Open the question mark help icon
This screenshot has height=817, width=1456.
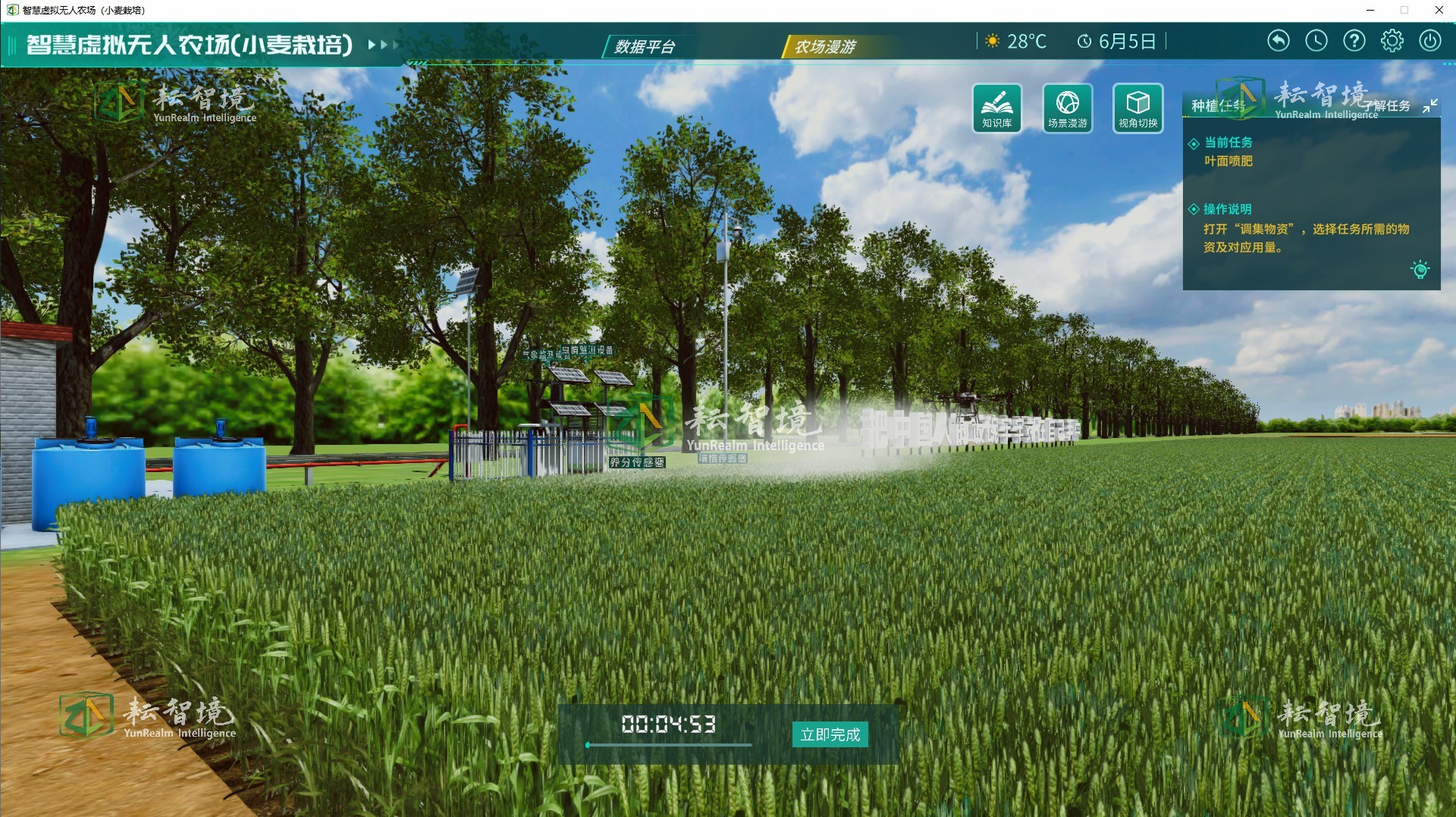[x=1354, y=41]
